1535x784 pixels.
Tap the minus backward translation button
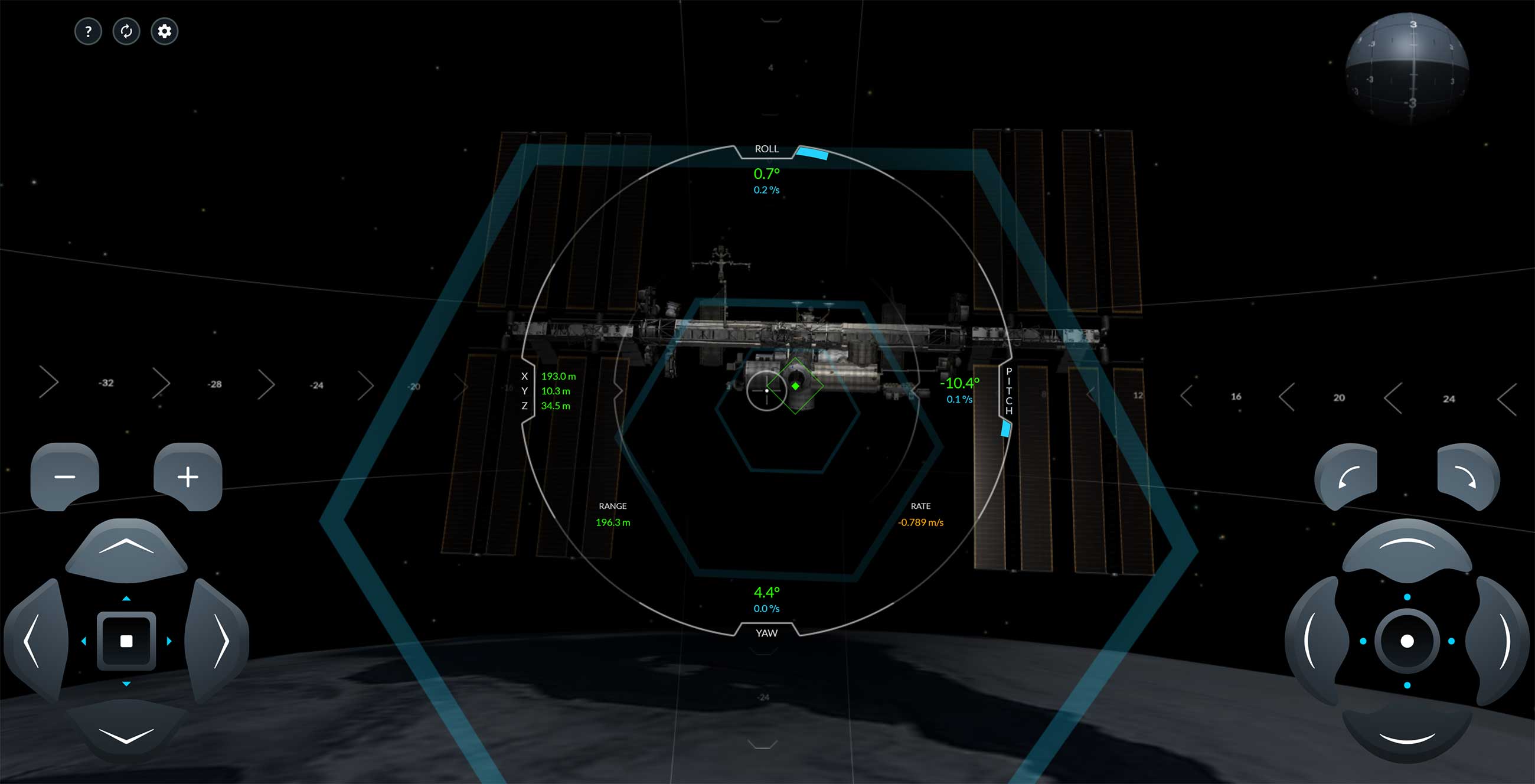pos(65,476)
